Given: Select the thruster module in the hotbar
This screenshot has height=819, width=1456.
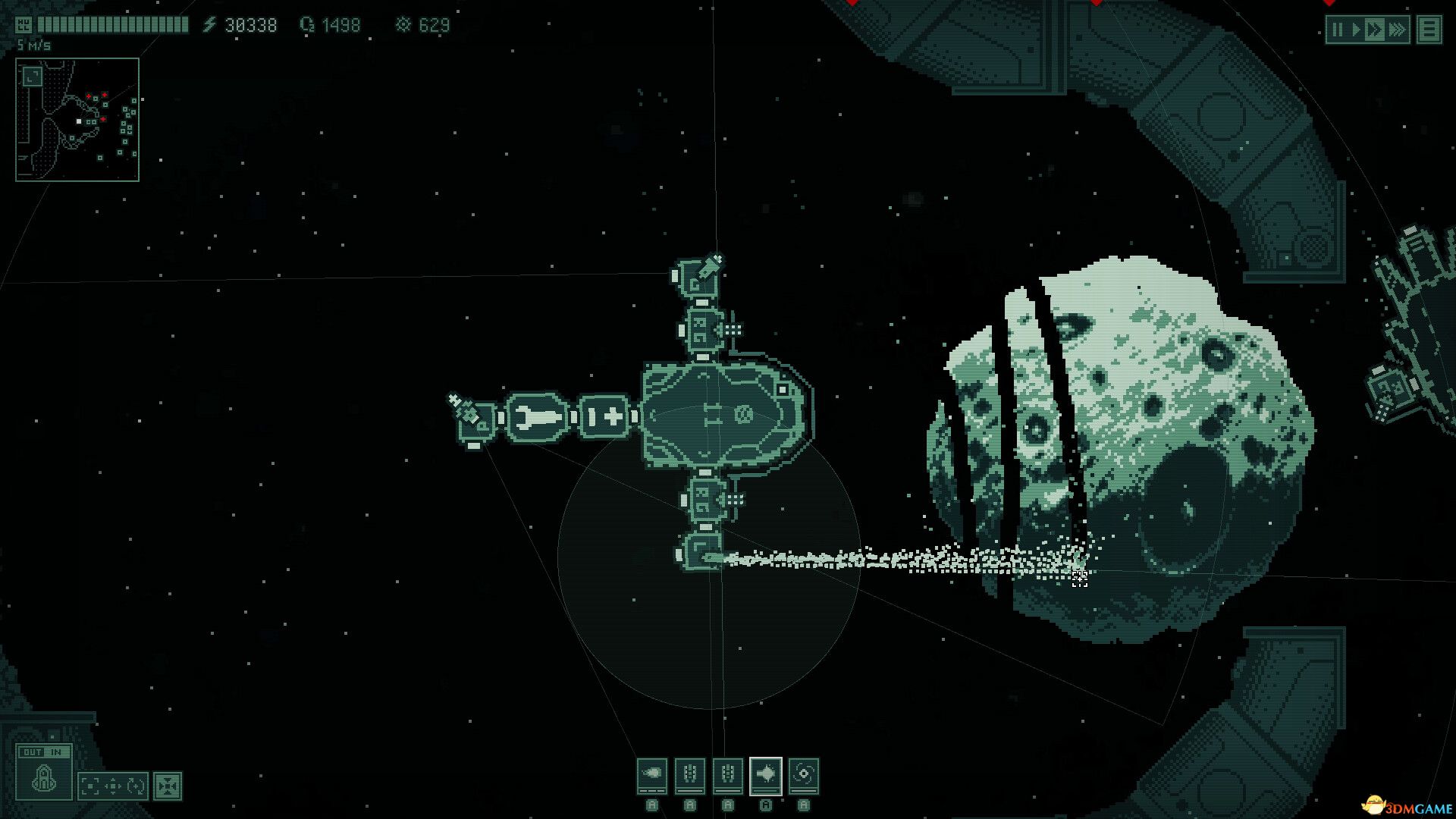Looking at the screenshot, I should 652,776.
